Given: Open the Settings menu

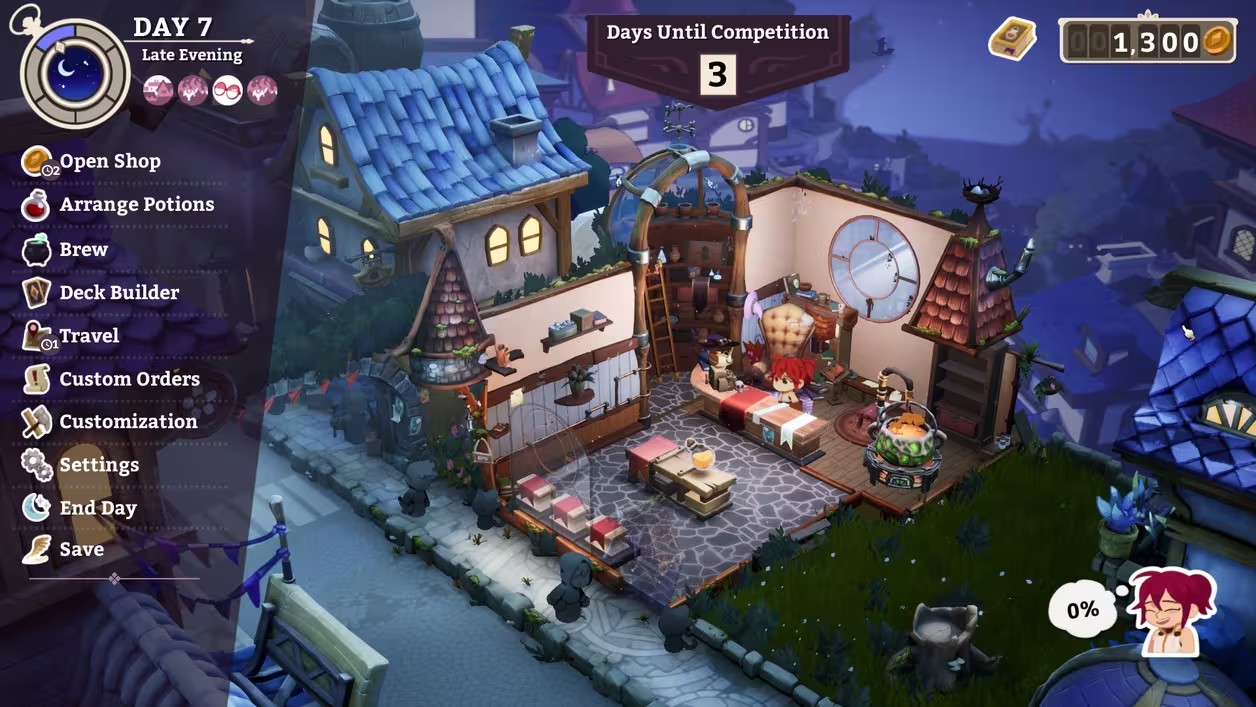Looking at the screenshot, I should click(98, 465).
